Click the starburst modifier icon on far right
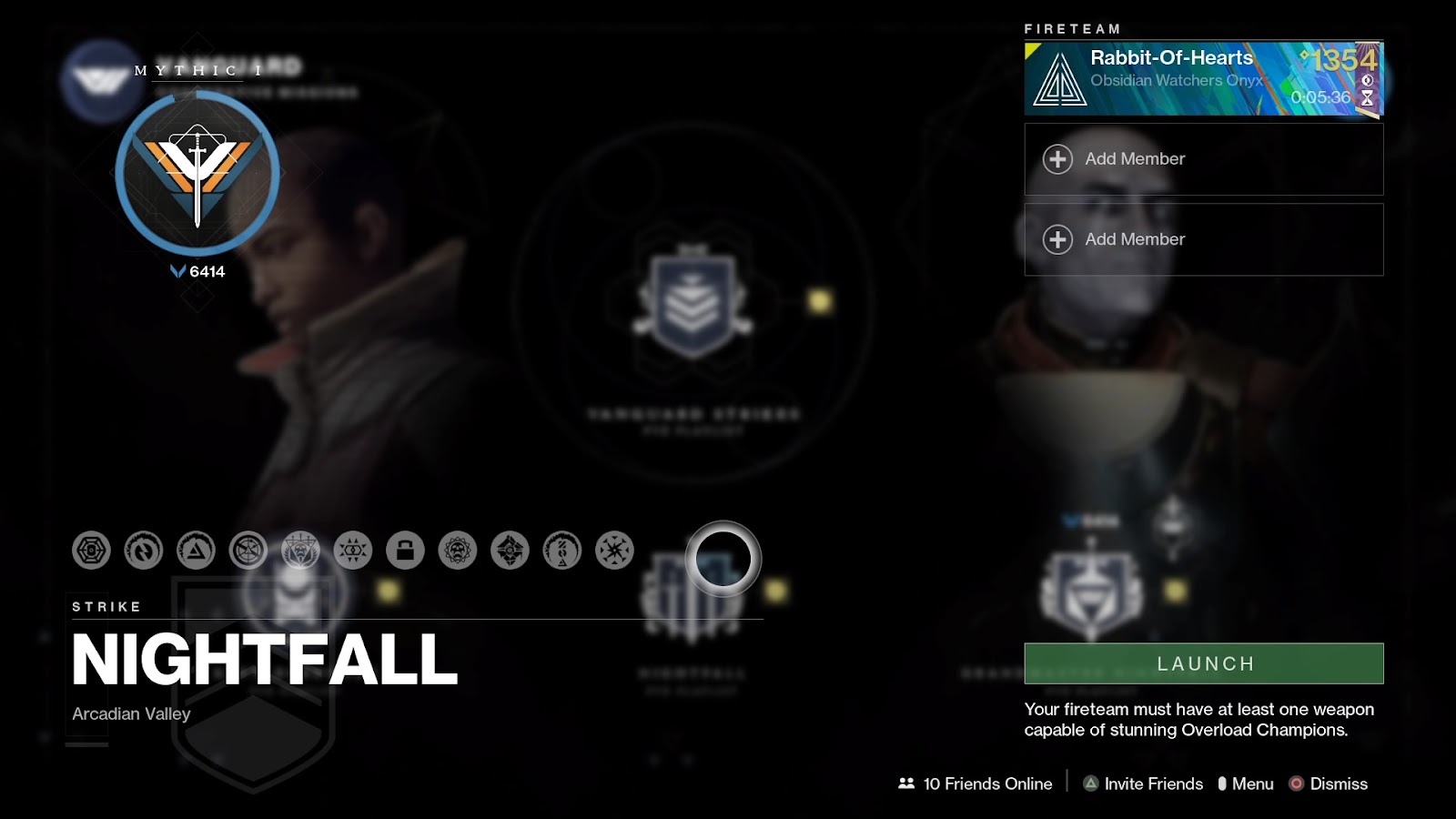1456x819 pixels. point(614,550)
